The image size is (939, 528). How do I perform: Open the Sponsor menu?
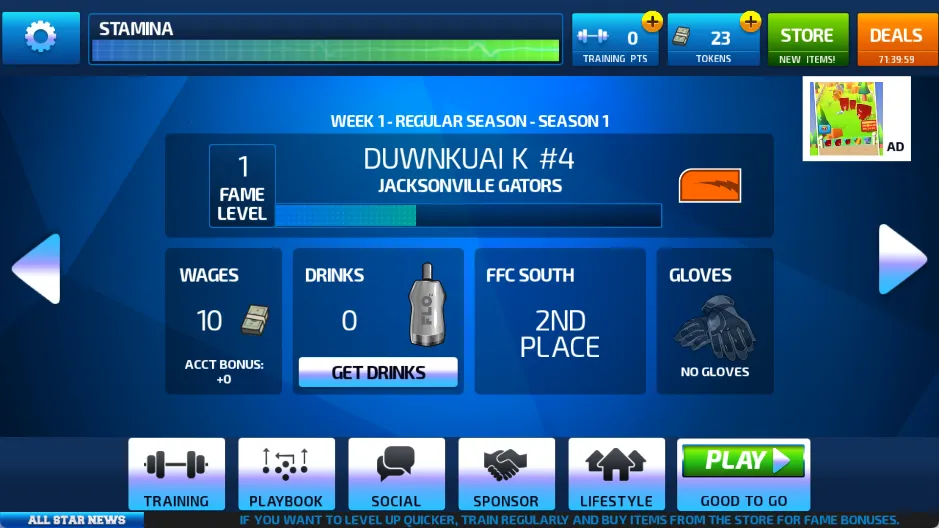coord(506,474)
